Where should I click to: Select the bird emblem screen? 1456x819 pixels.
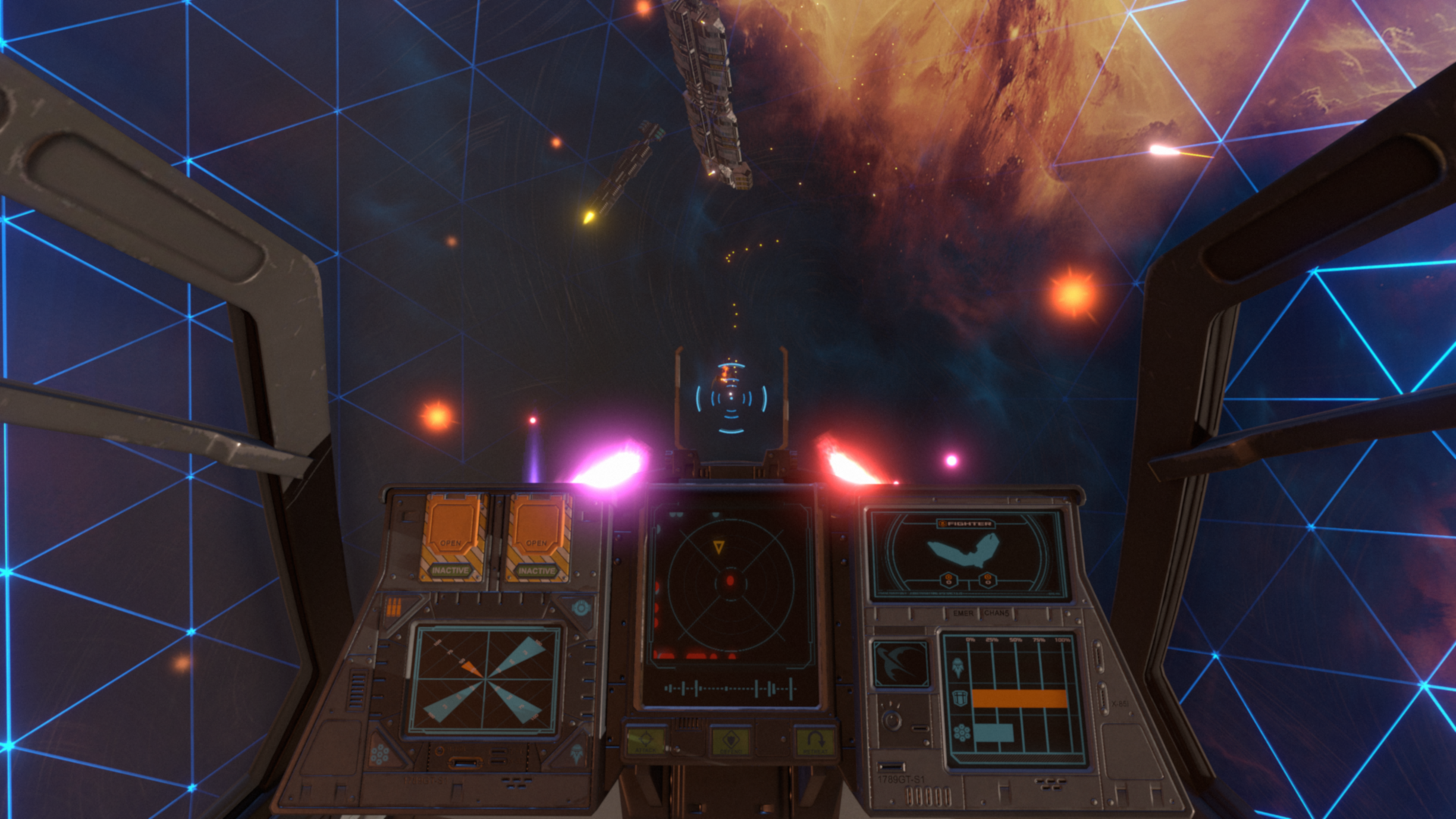click(900, 664)
